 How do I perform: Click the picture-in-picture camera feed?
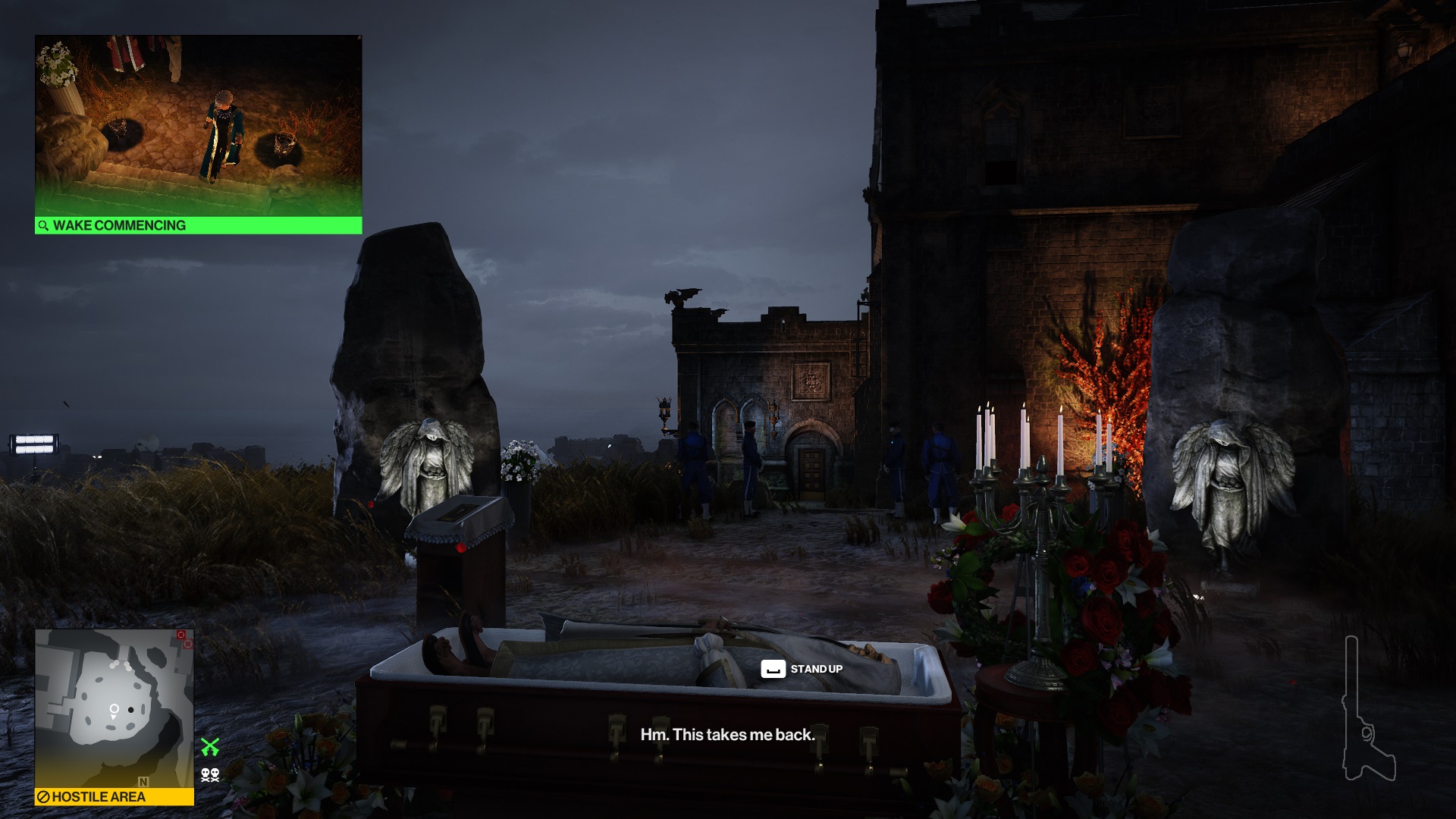pyautogui.click(x=198, y=126)
